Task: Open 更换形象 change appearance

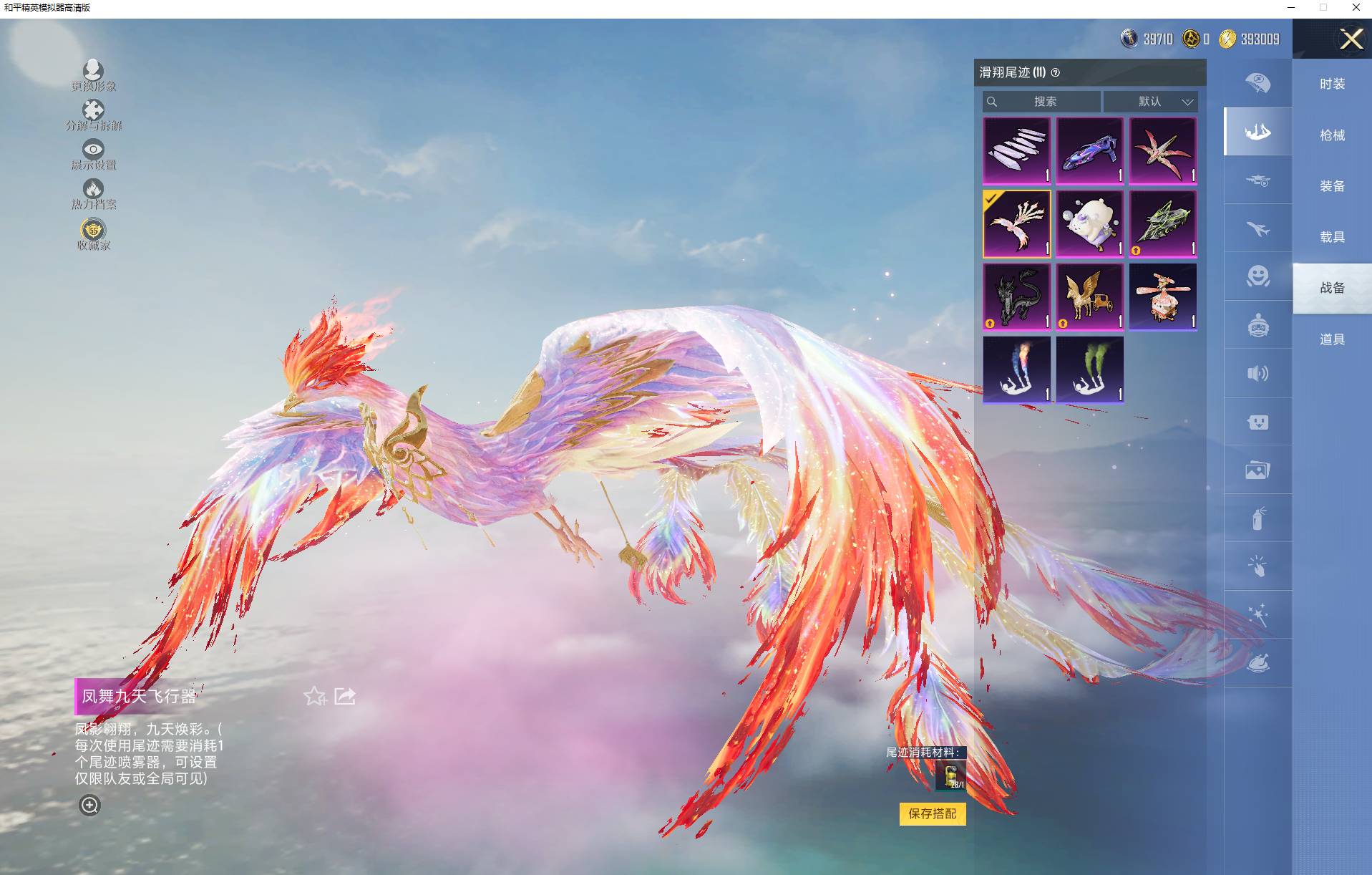Action: point(93,74)
